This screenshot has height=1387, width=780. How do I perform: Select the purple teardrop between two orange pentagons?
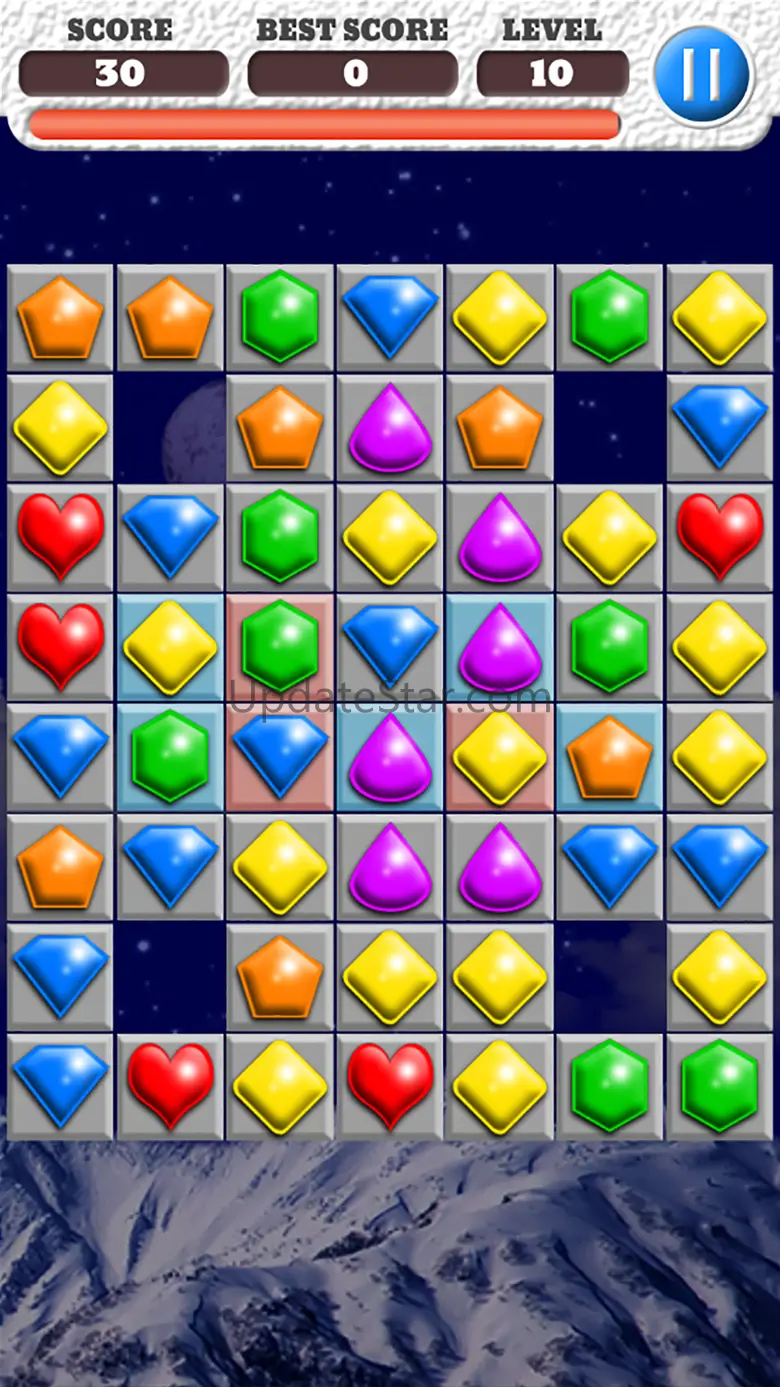[x=390, y=428]
